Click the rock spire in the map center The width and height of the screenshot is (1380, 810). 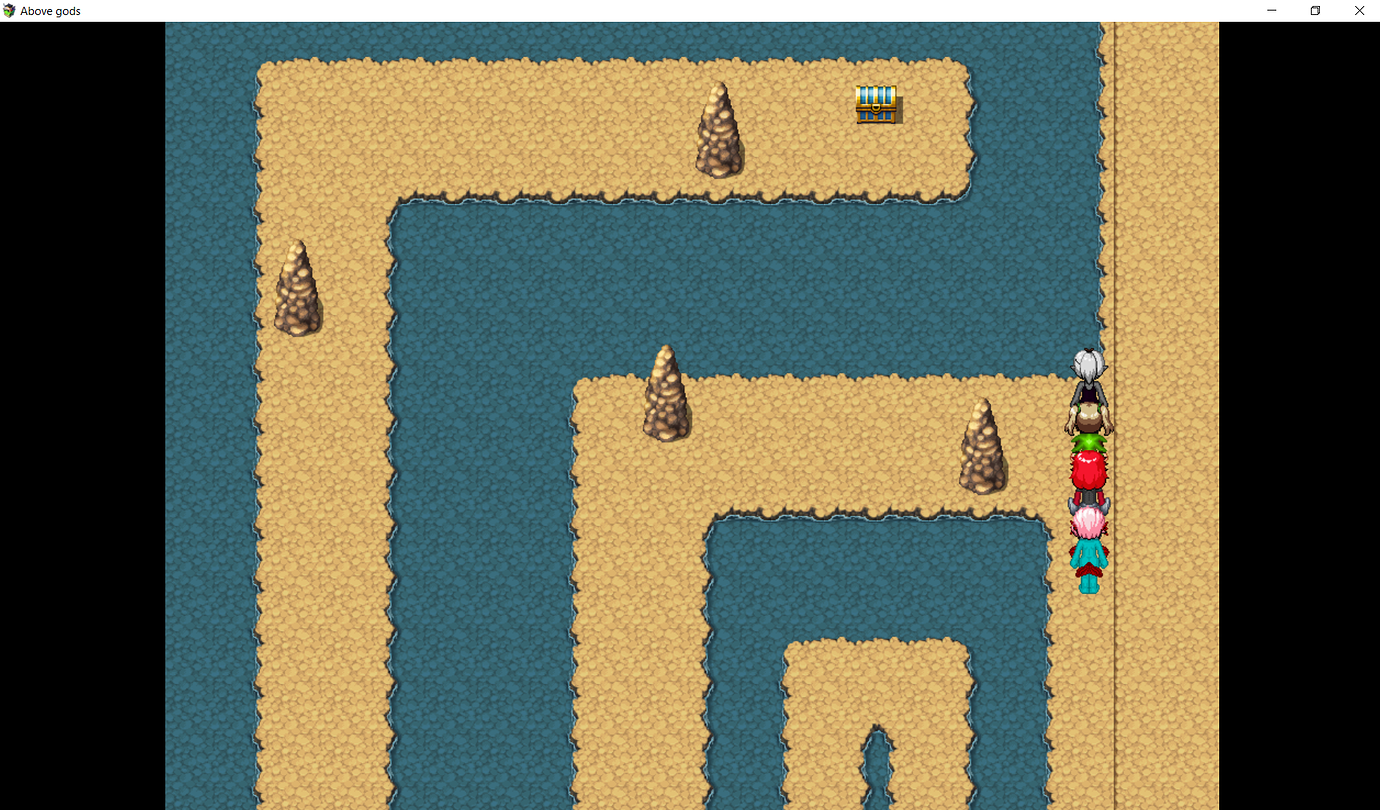click(666, 395)
